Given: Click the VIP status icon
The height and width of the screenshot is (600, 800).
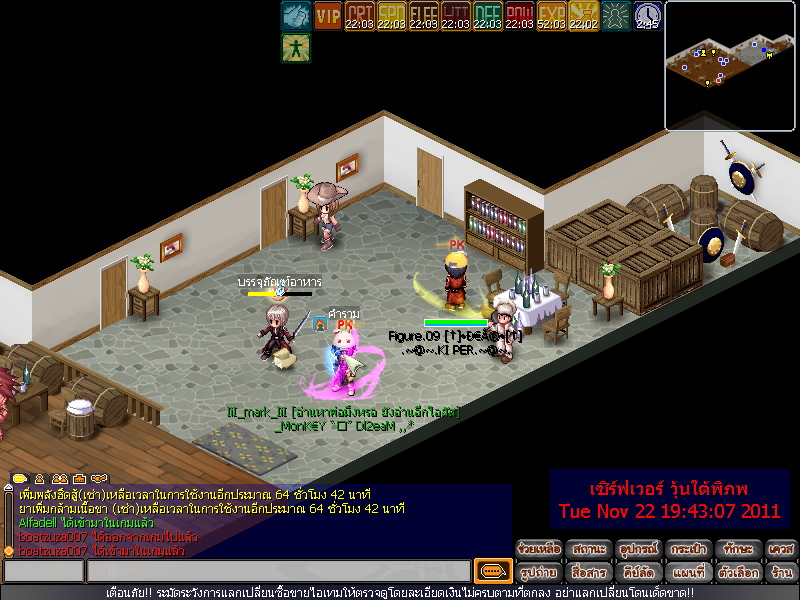Looking at the screenshot, I should click(328, 16).
